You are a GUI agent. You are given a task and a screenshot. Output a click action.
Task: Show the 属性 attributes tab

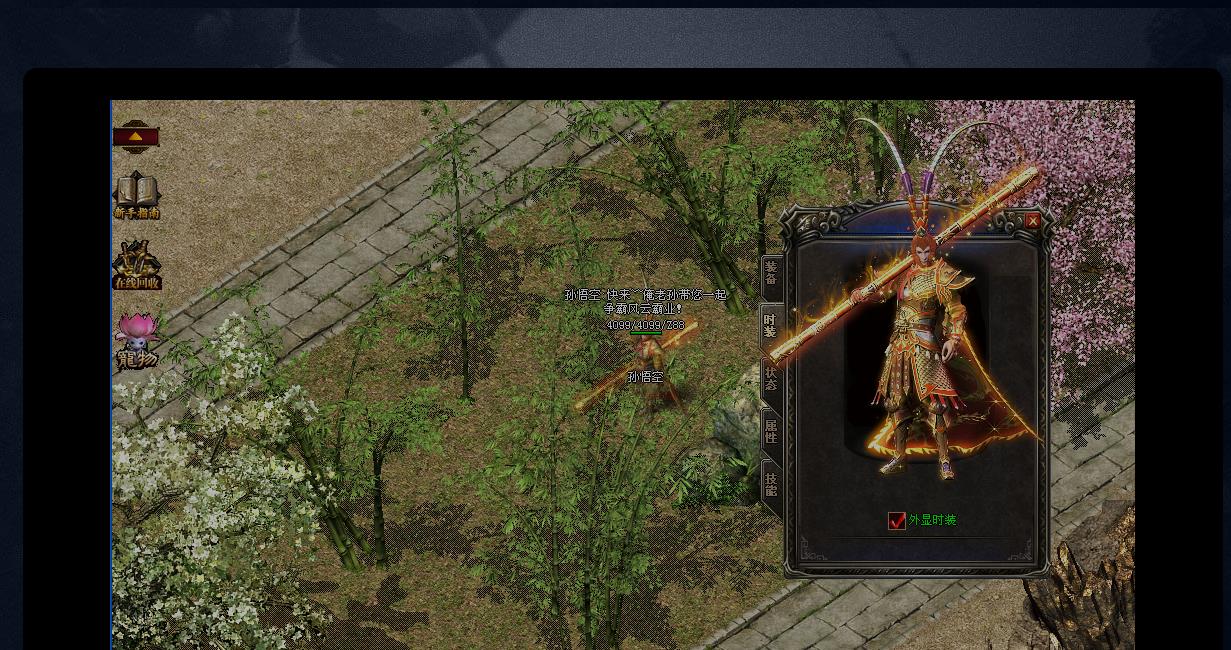pos(771,432)
